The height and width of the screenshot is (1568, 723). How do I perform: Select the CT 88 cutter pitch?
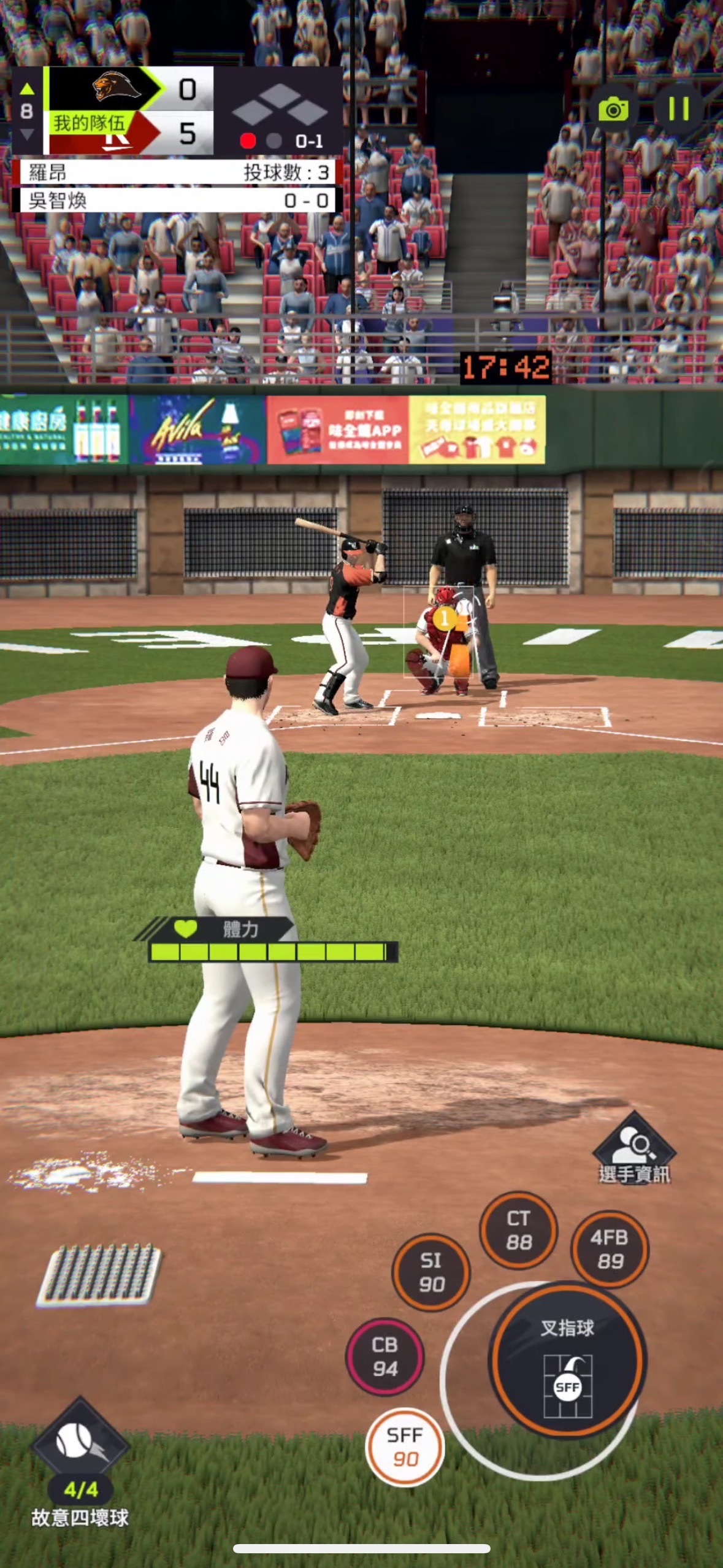point(518,1230)
